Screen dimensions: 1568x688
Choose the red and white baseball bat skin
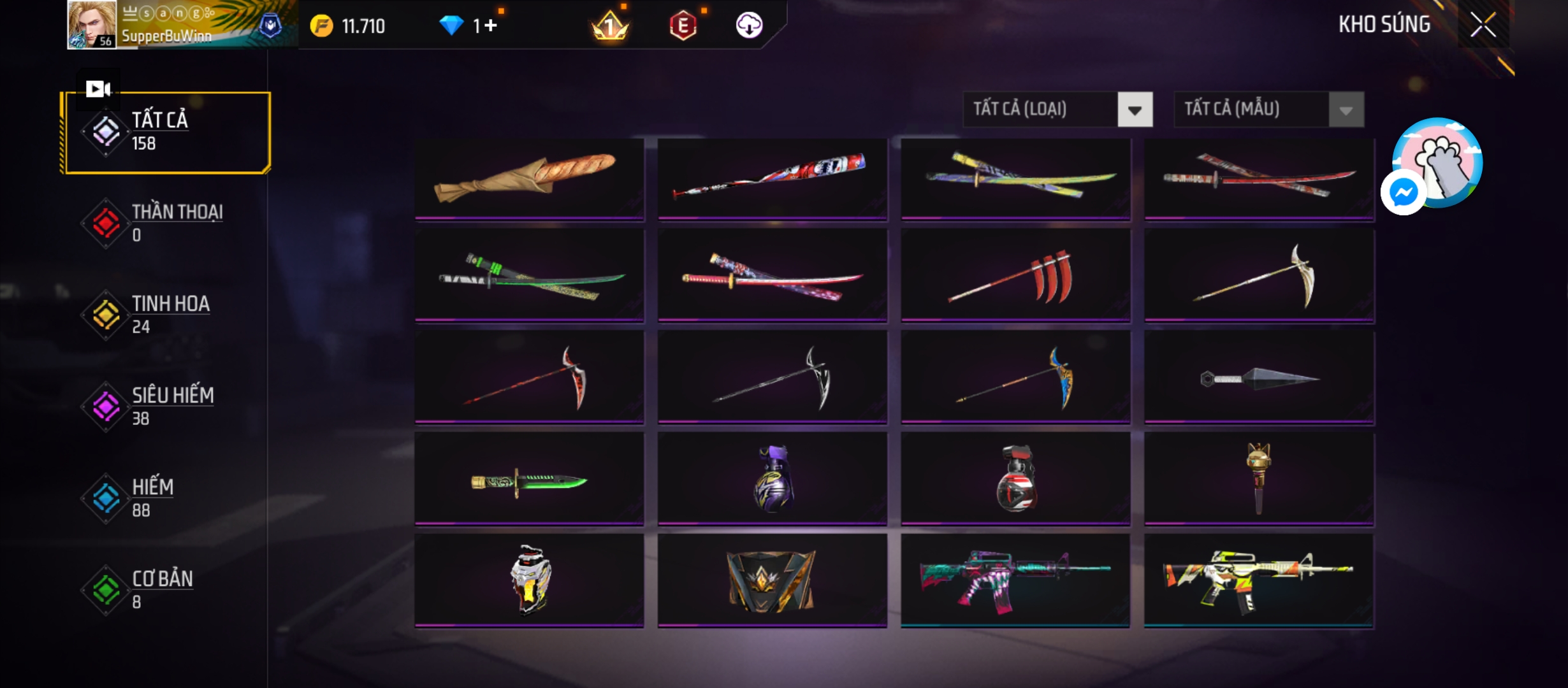coord(772,178)
